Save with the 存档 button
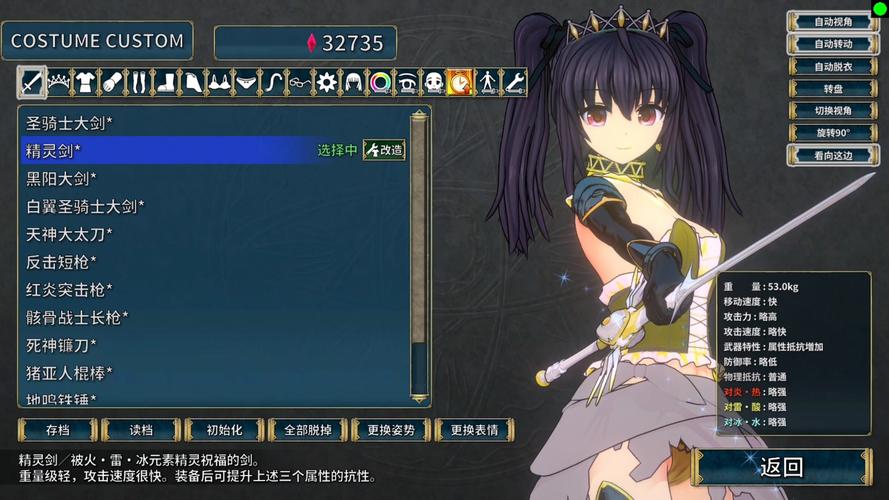The height and width of the screenshot is (500, 889). pyautogui.click(x=57, y=430)
